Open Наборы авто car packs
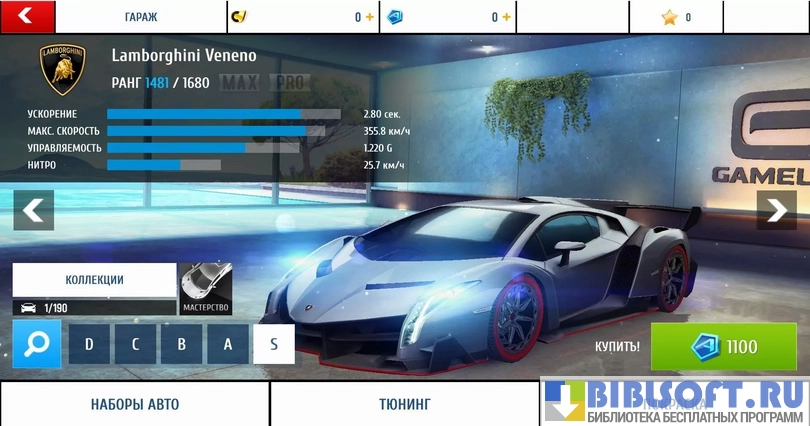 (x=134, y=404)
